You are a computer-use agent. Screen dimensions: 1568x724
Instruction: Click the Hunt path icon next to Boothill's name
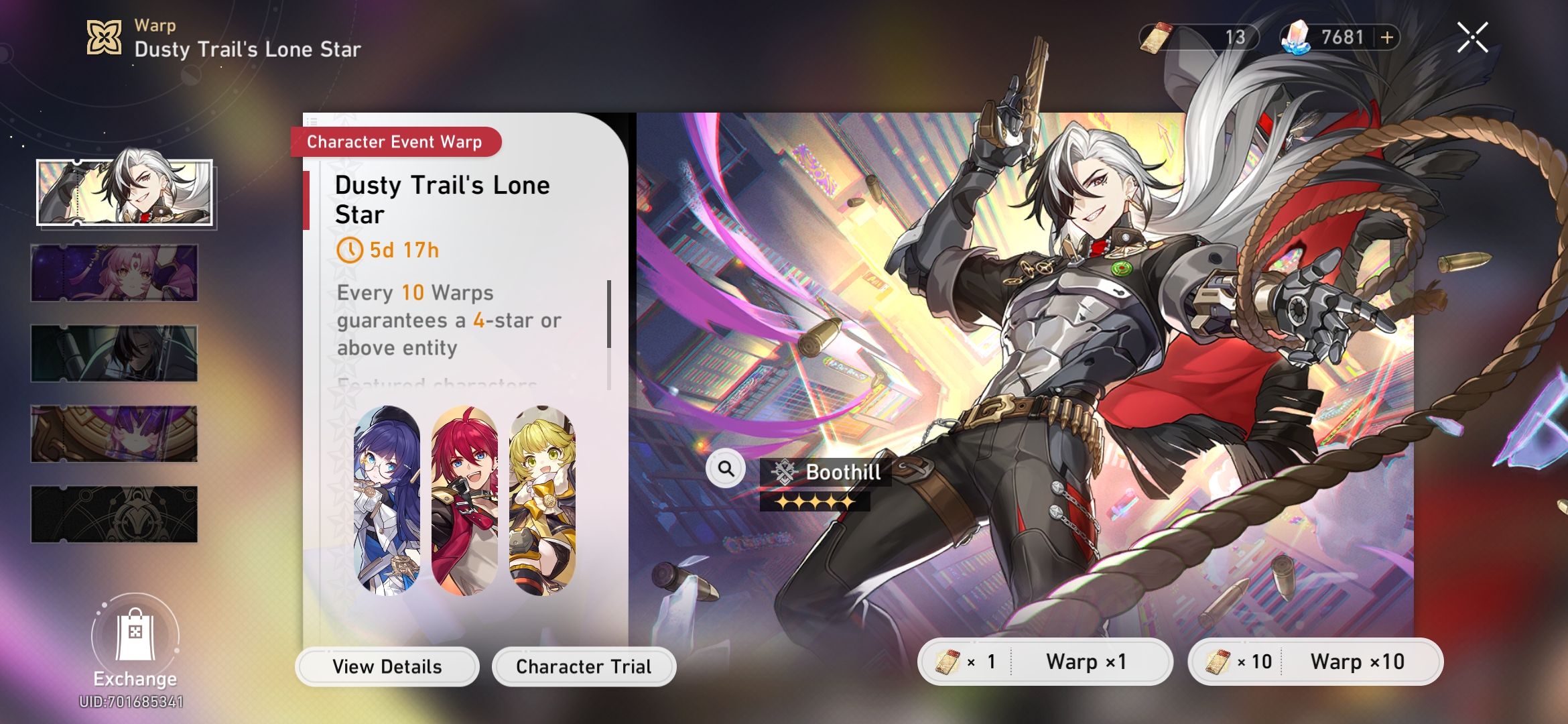pyautogui.click(x=785, y=472)
